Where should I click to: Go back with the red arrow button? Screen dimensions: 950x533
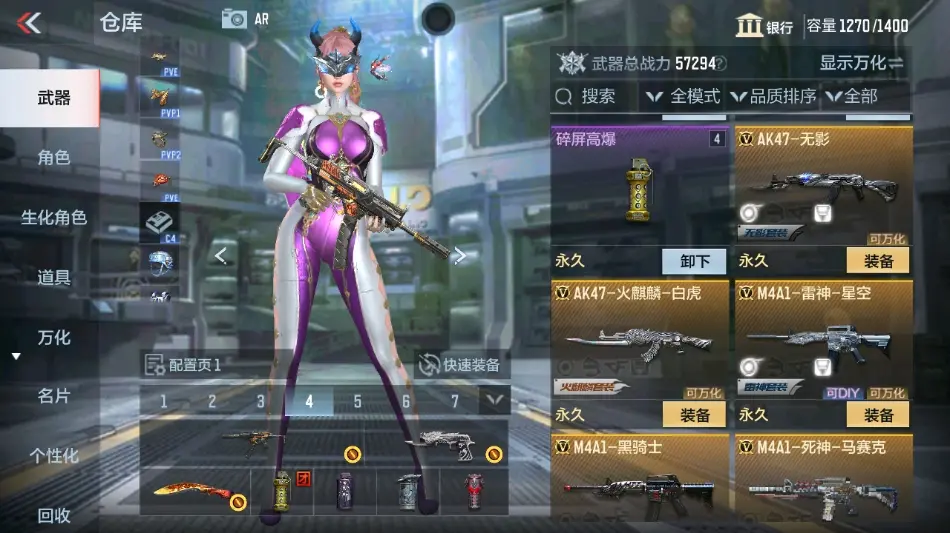click(30, 22)
